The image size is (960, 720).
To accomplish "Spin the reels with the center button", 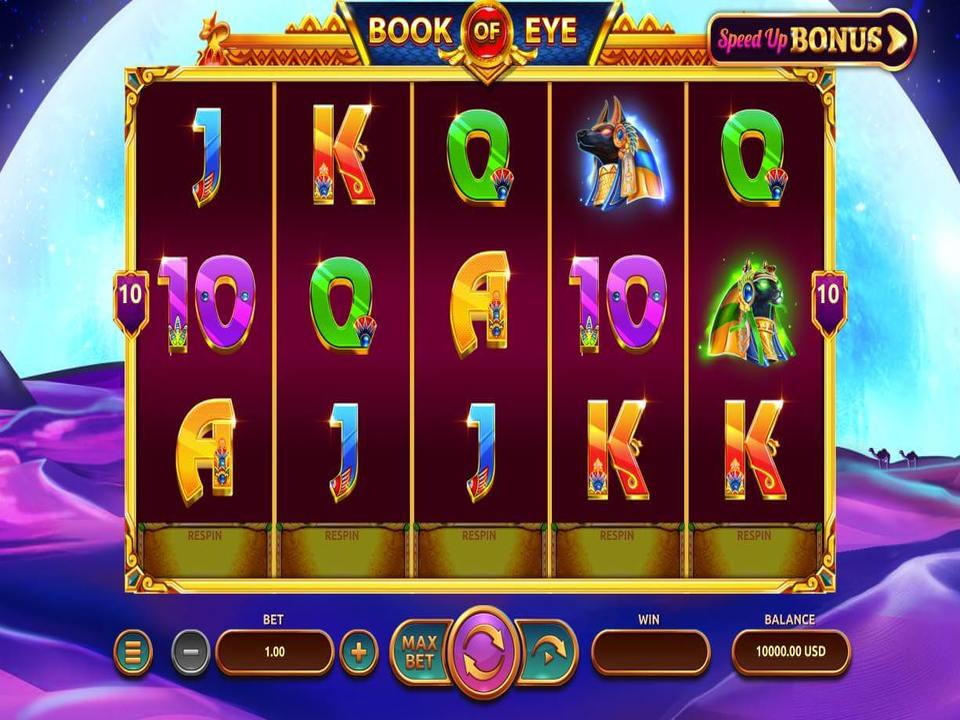I will coord(485,653).
